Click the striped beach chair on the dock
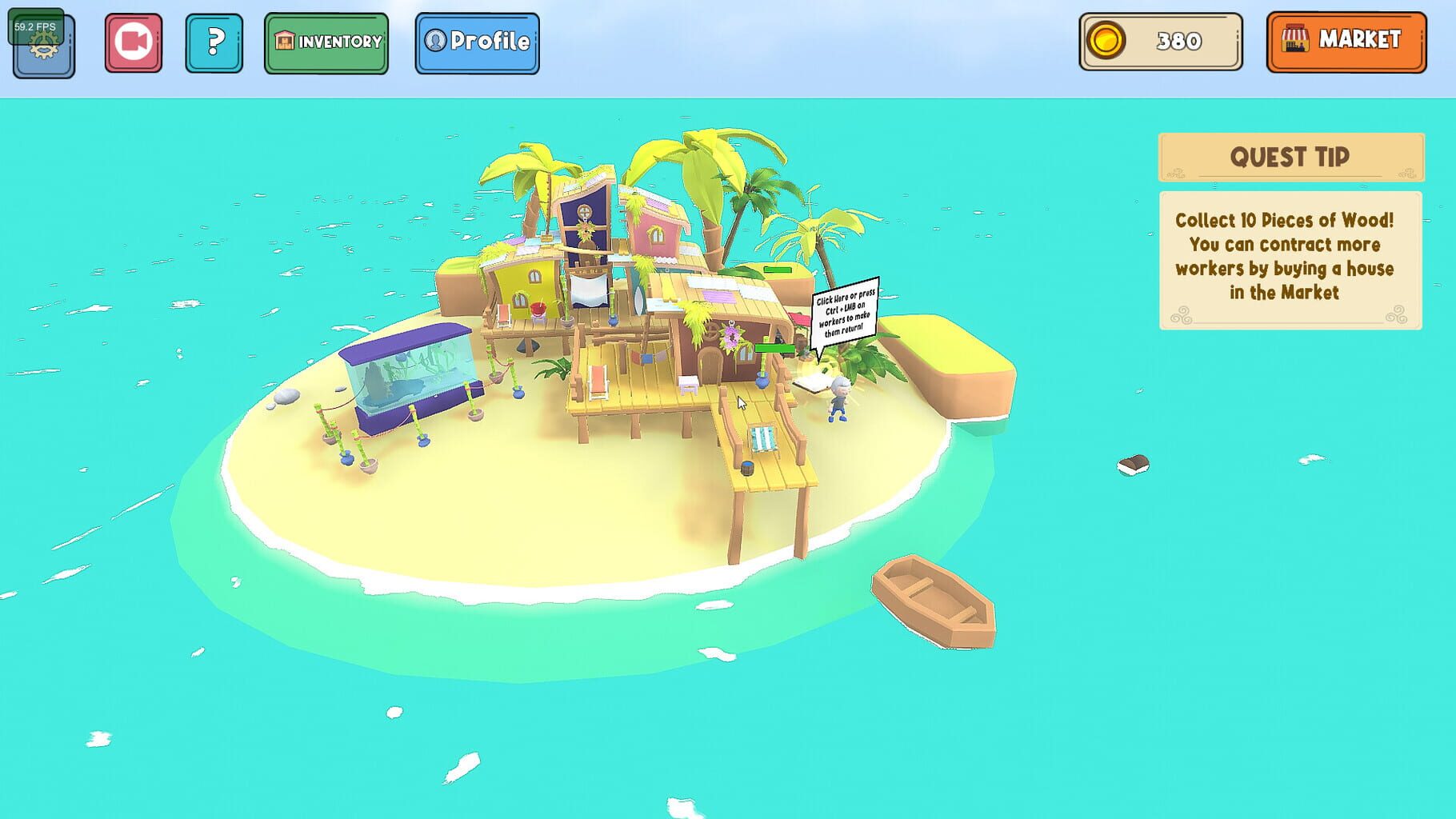Screen dimensions: 1456x819 (763, 436)
